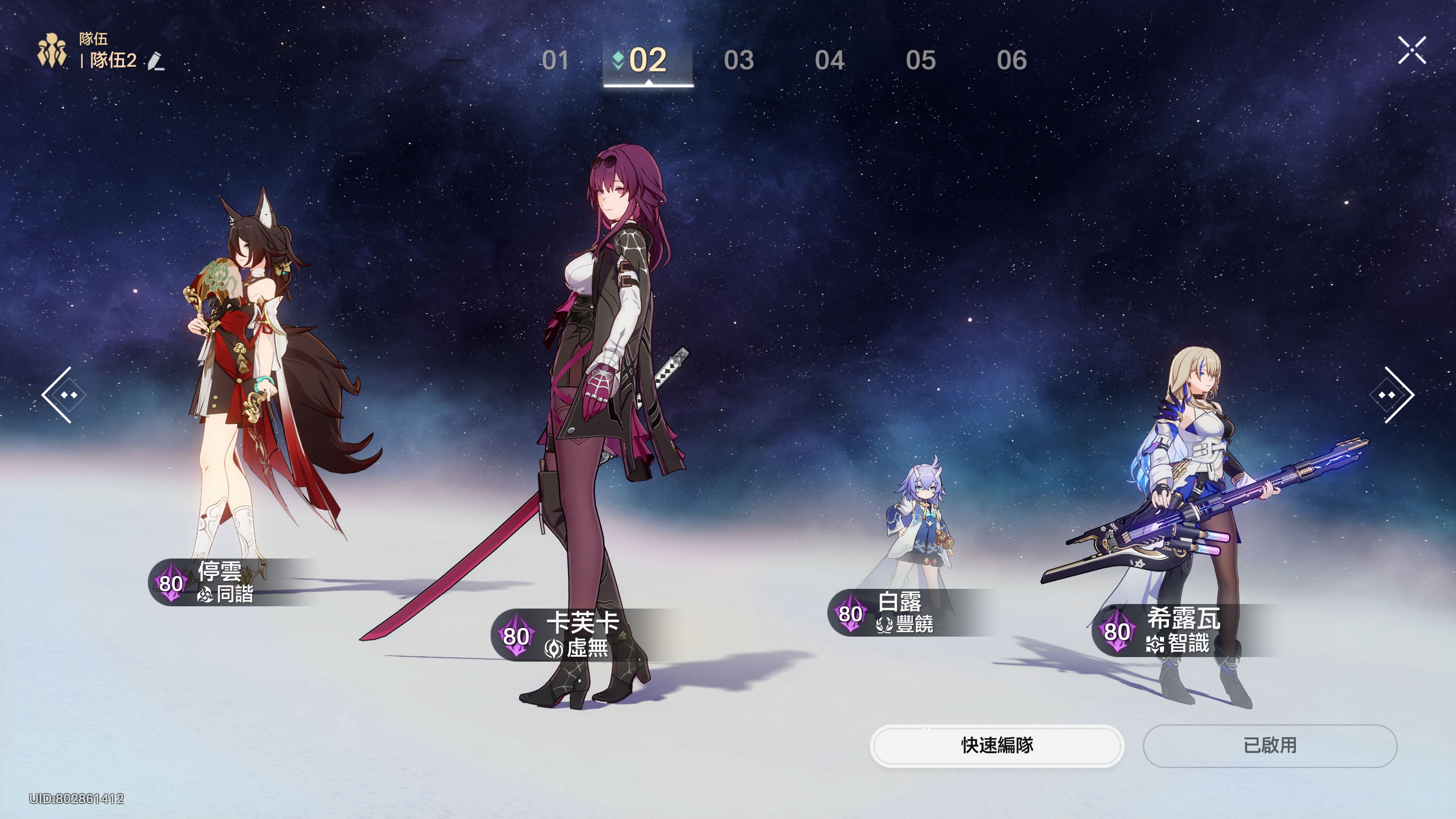1456x819 pixels.
Task: Close the team setup screen
Action: 1412,50
